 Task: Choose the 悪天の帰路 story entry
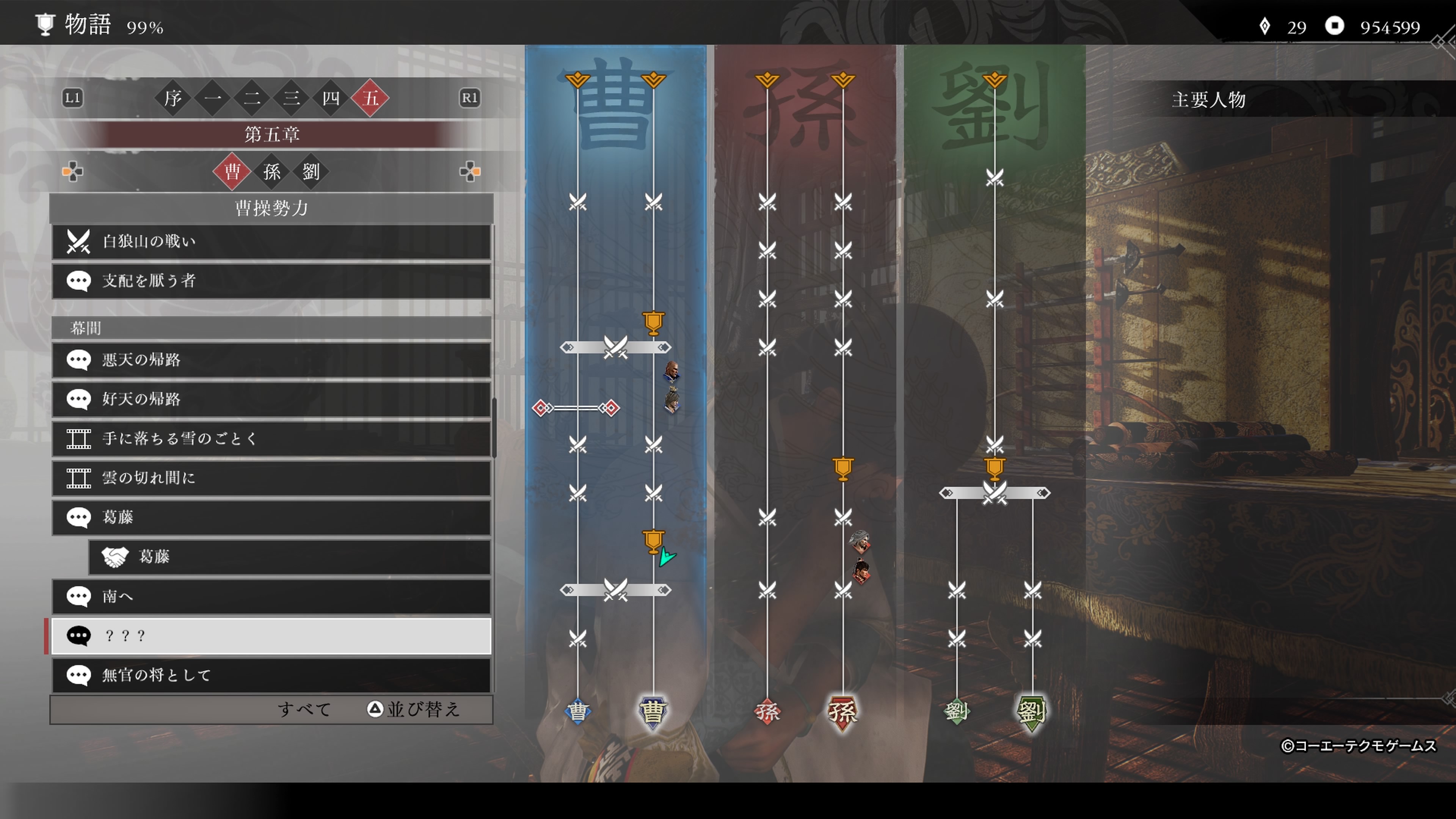[271, 359]
